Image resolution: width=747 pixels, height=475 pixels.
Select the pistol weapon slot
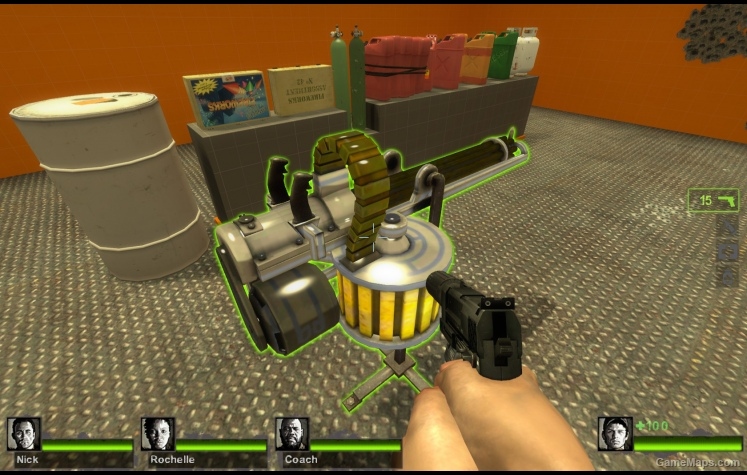tap(713, 201)
